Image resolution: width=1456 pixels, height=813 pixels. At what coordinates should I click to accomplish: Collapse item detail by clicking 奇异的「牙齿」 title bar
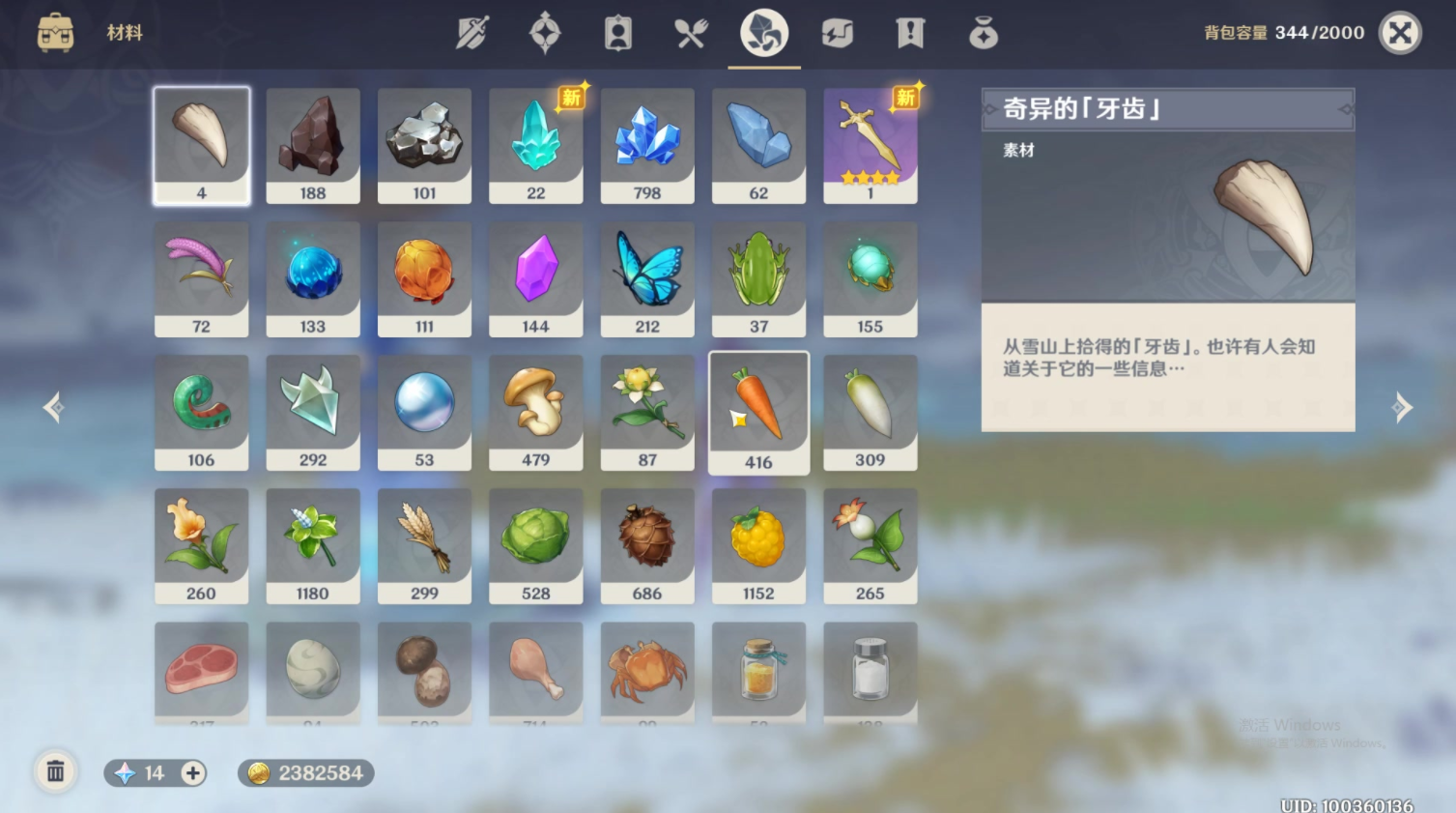click(x=1167, y=108)
